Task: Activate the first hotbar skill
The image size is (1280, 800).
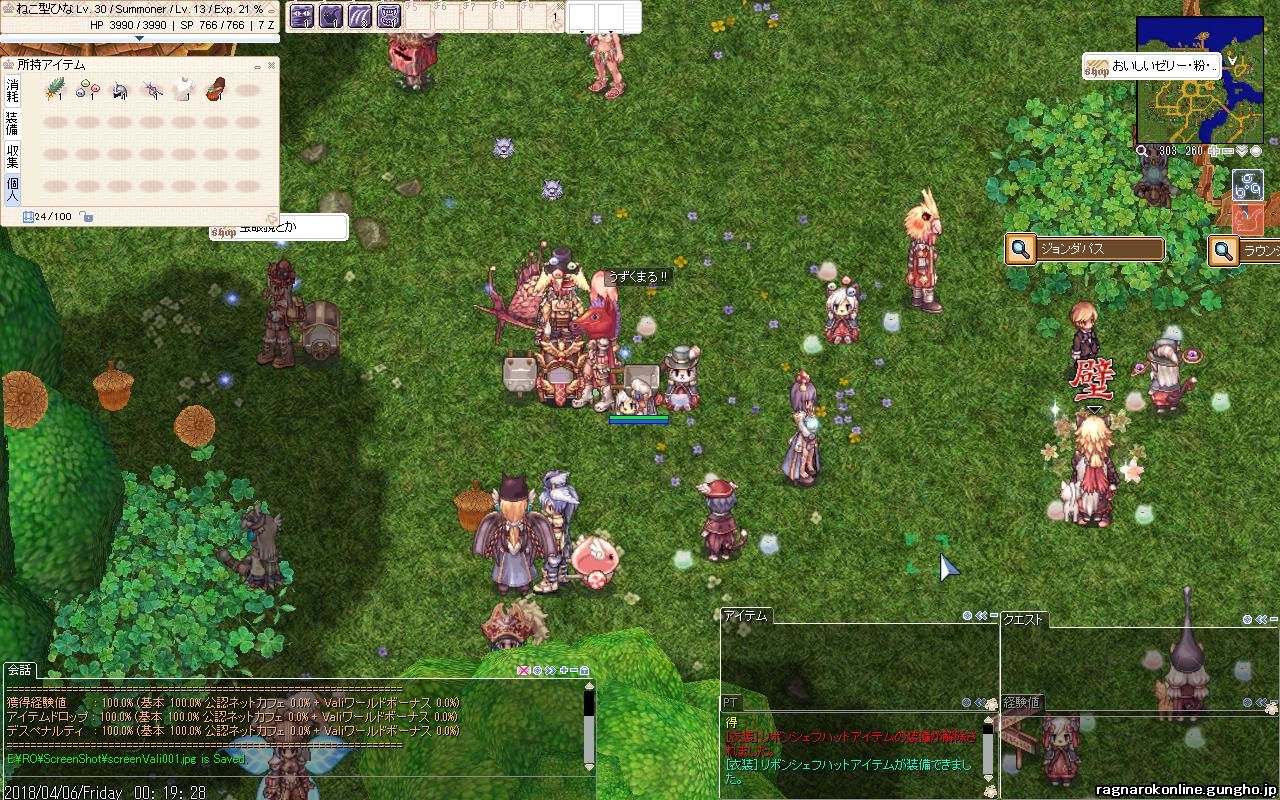Action: coord(302,16)
